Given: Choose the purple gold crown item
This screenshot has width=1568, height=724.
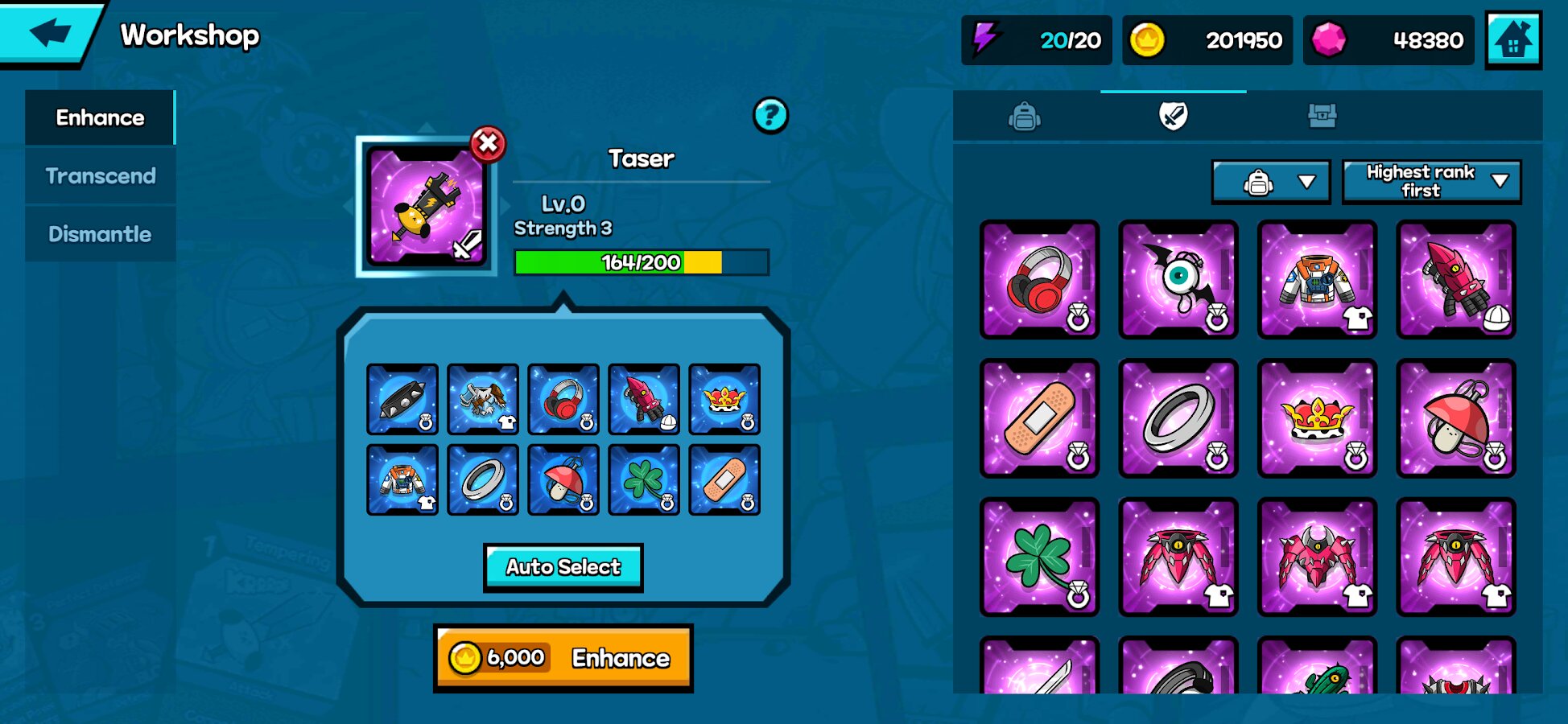Looking at the screenshot, I should 1317,418.
